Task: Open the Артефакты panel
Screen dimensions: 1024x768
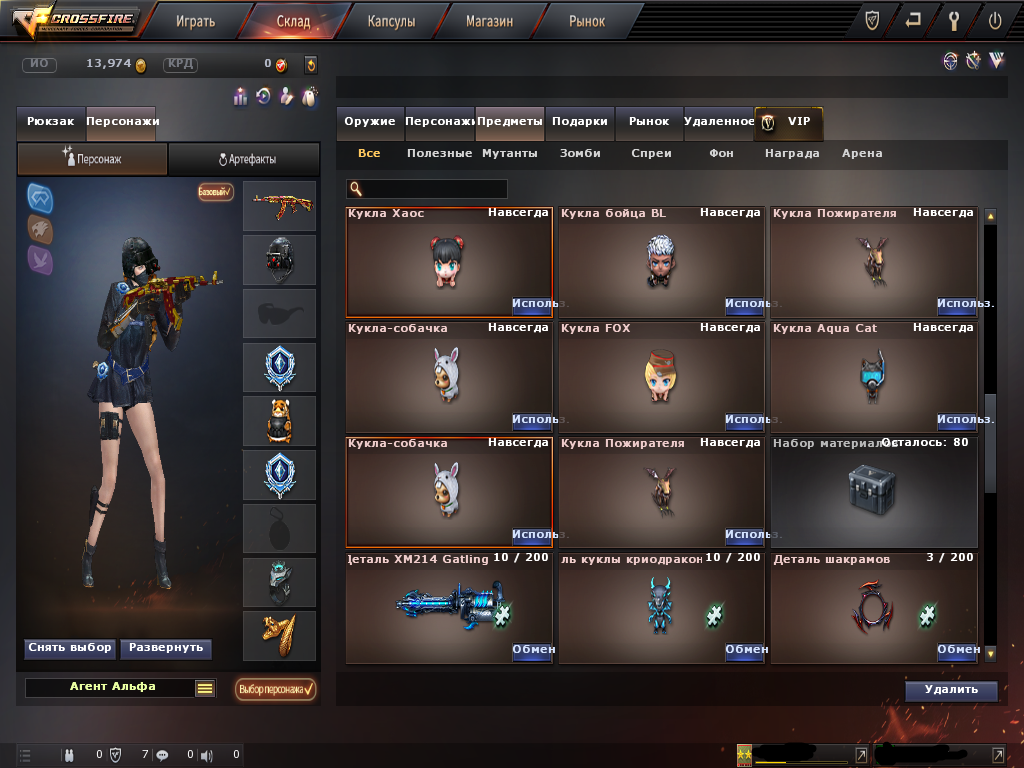Action: pos(245,159)
